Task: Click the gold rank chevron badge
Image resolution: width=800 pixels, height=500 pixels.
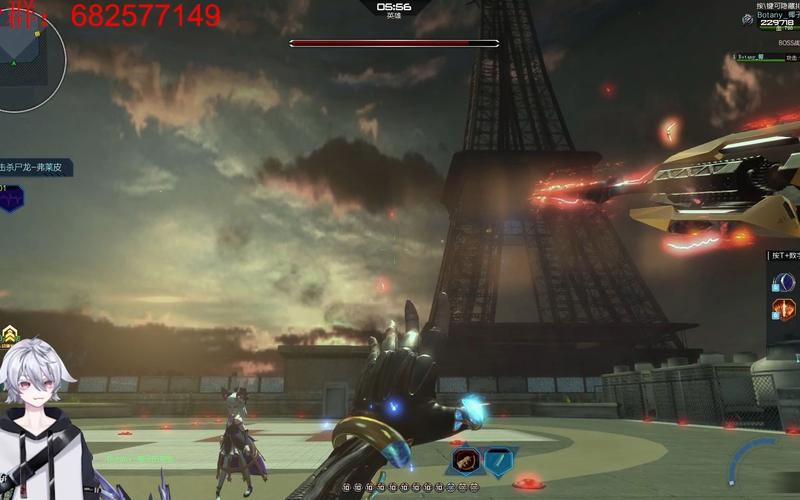Action: tap(10, 336)
